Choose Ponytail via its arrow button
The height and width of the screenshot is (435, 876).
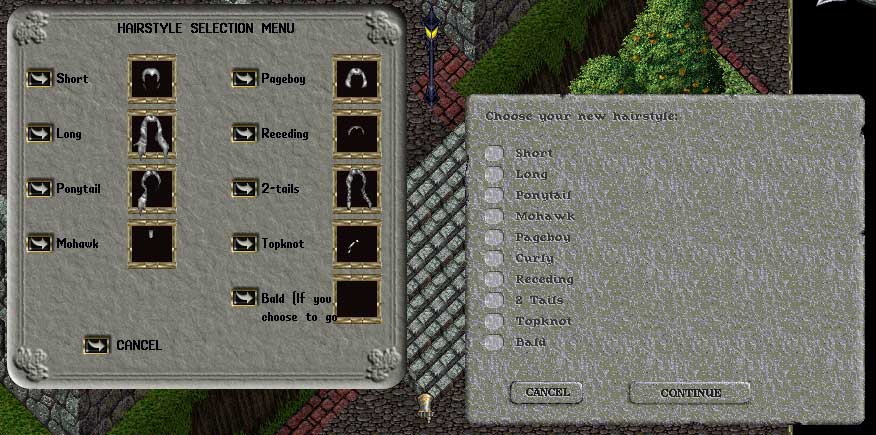[40, 188]
